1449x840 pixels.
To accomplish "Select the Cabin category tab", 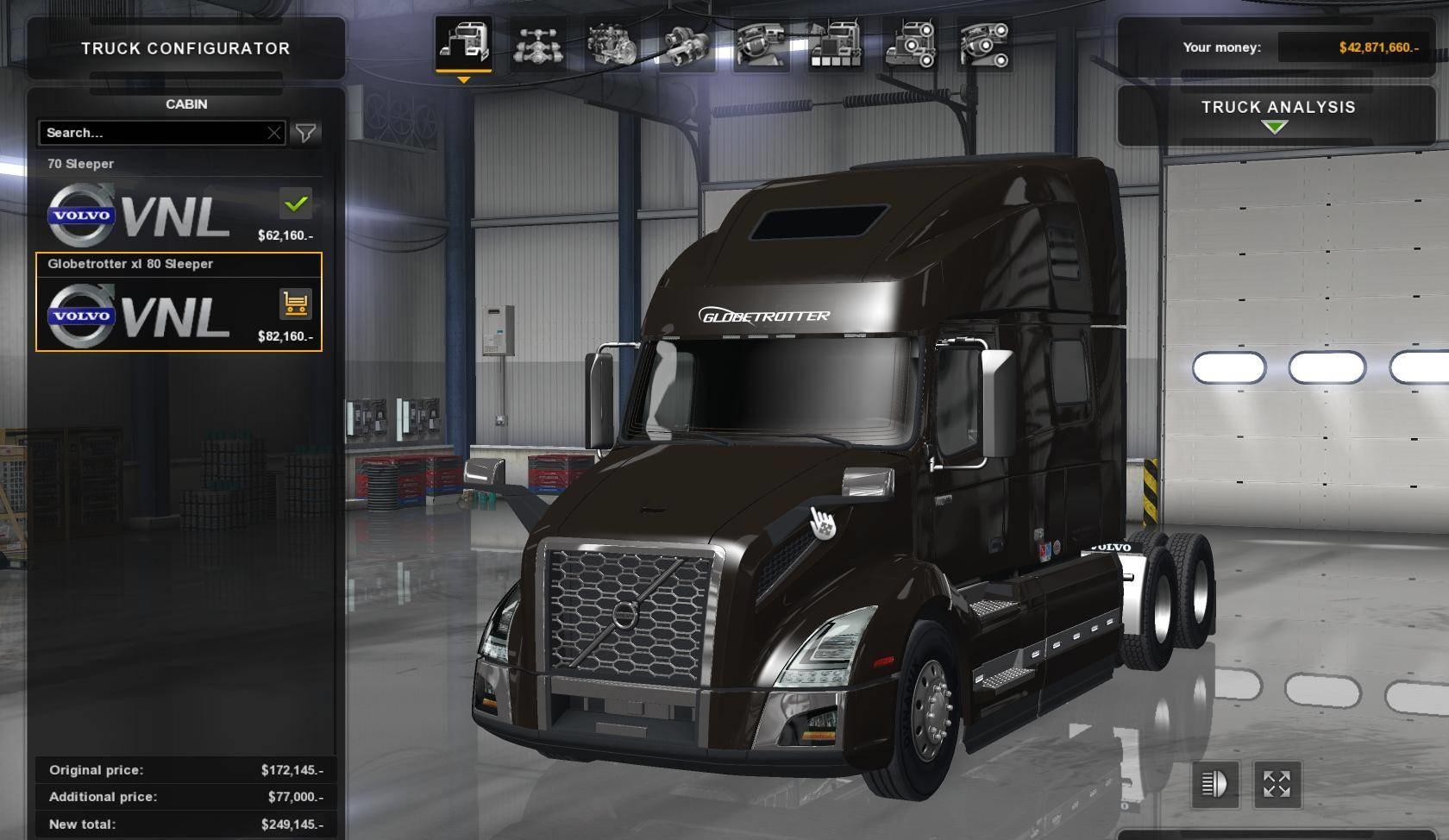I will [463, 43].
